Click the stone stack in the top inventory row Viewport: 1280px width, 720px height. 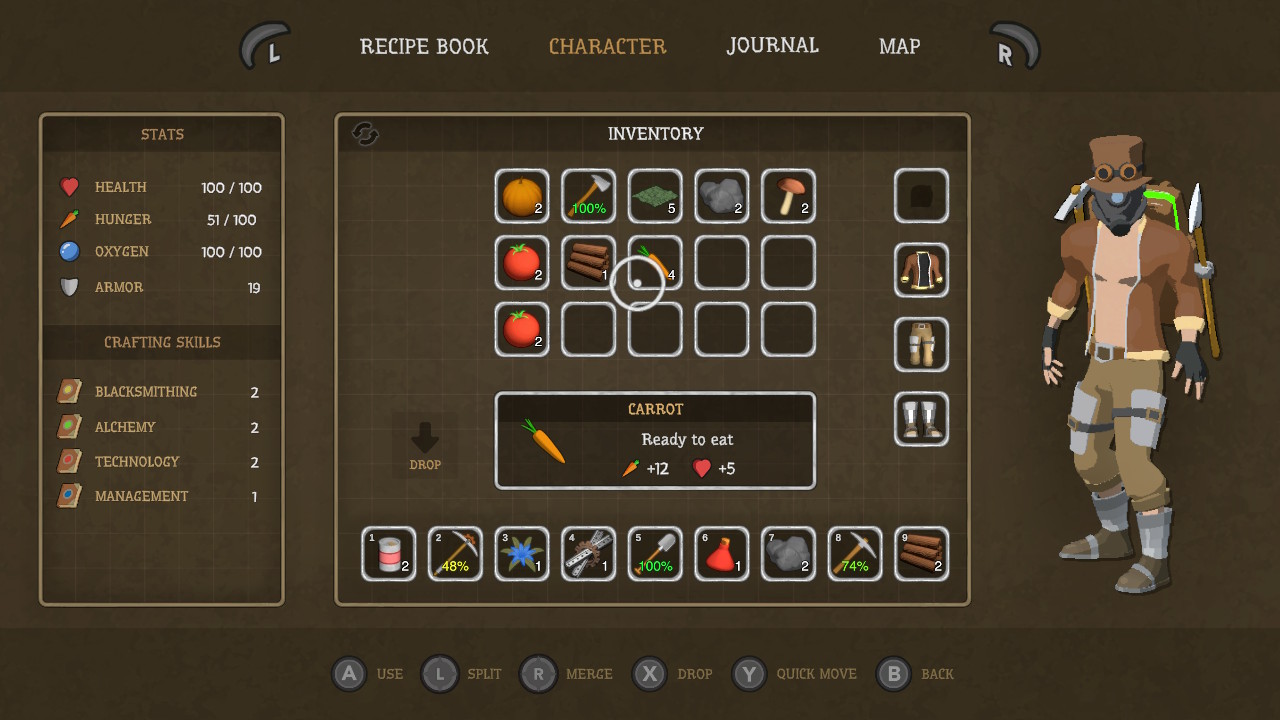coord(721,196)
